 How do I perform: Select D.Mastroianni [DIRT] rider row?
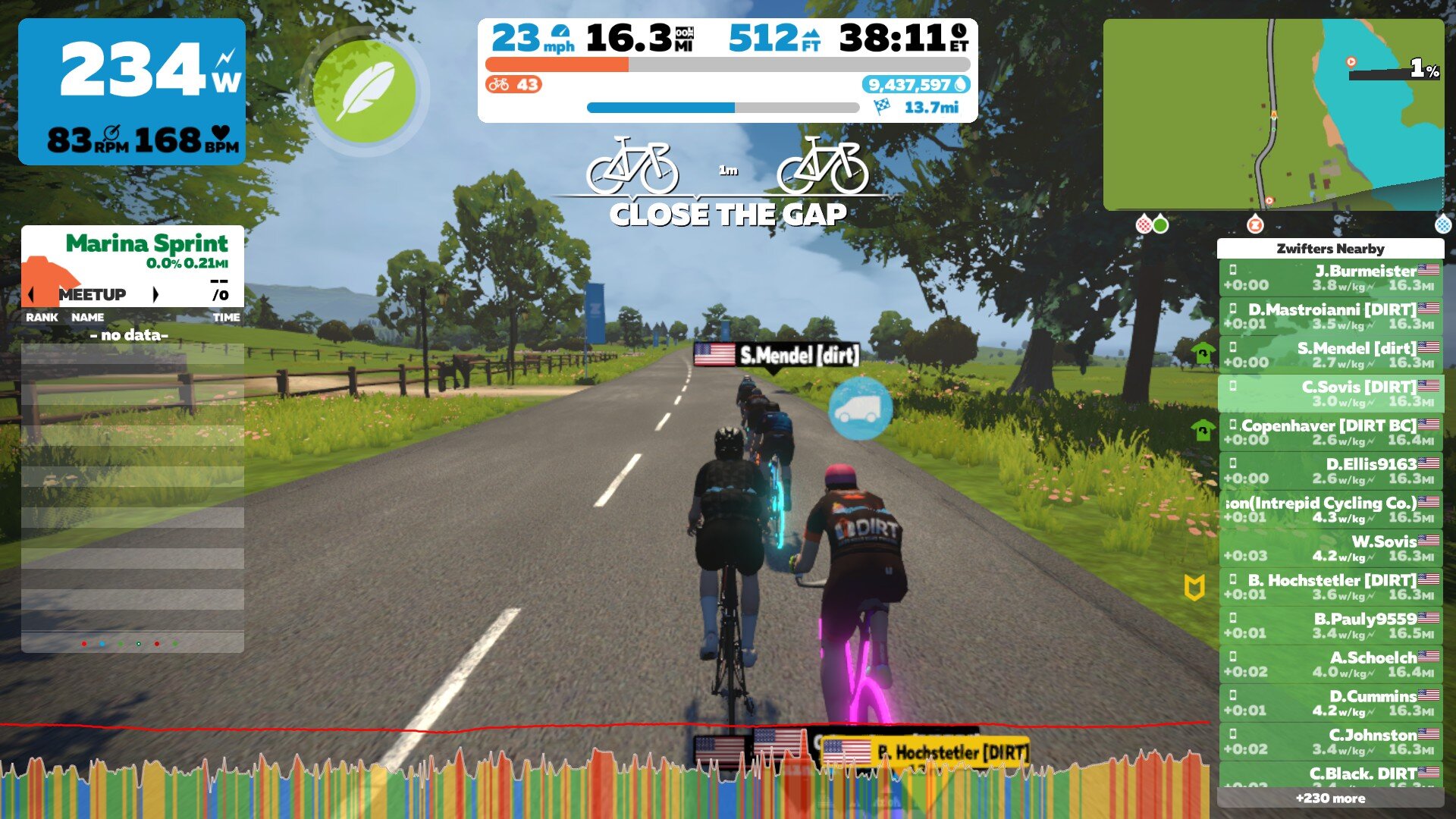pyautogui.click(x=1330, y=316)
